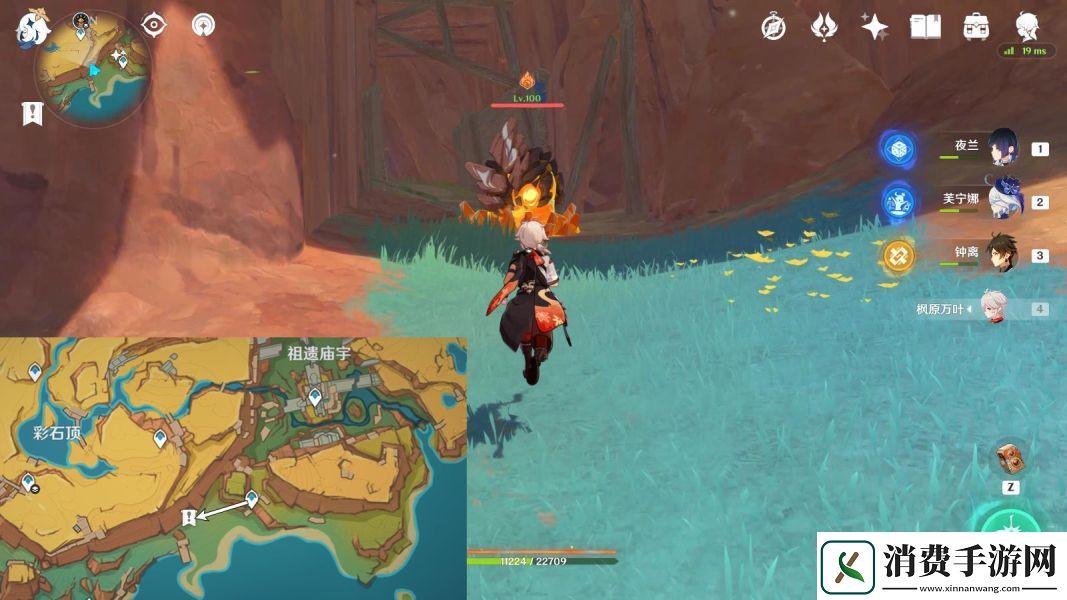Trigger 夜兰's blue dice burst icon
The width and height of the screenshot is (1067, 600).
coord(899,148)
